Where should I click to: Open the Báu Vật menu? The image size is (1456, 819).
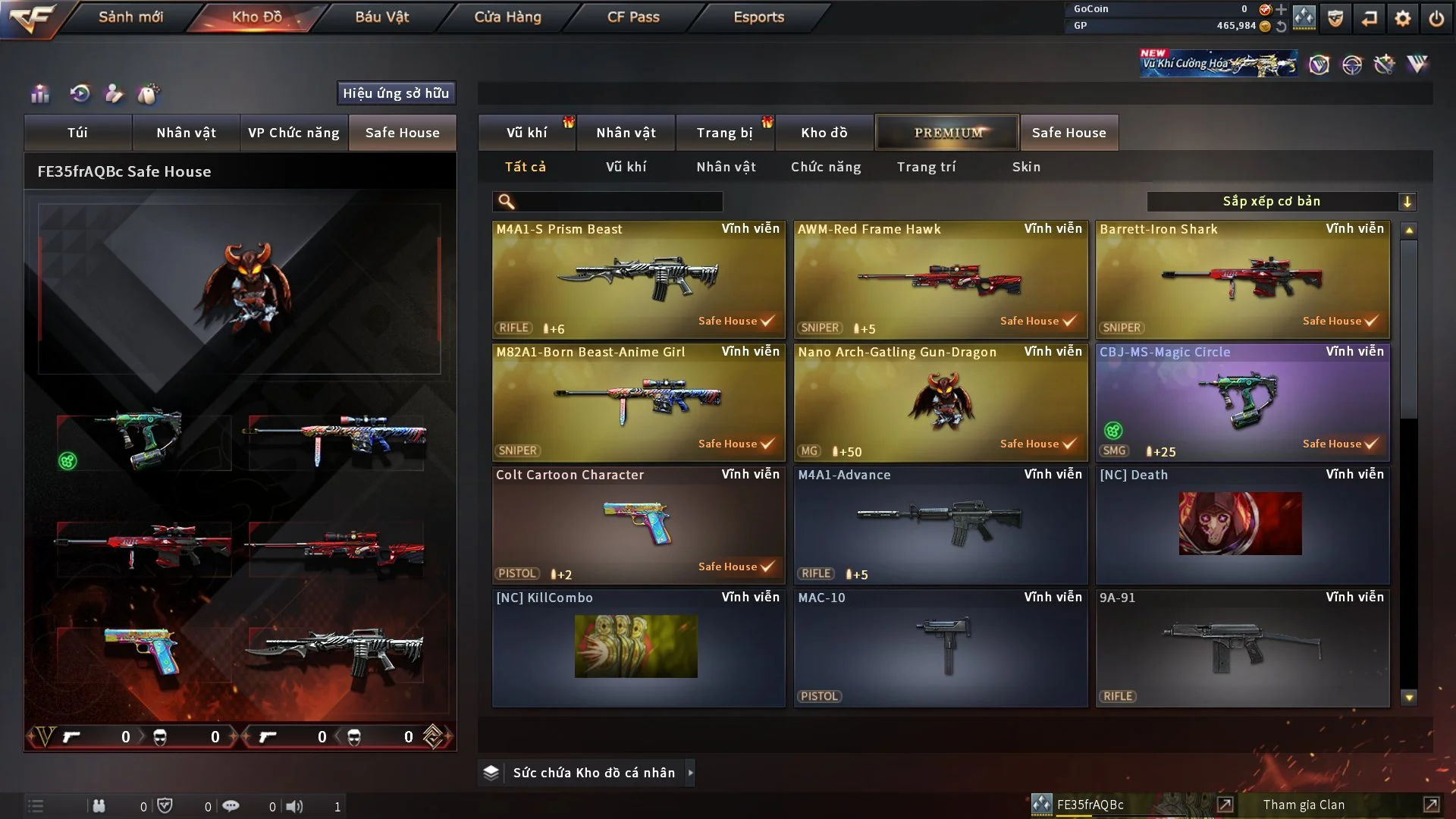coord(381,17)
